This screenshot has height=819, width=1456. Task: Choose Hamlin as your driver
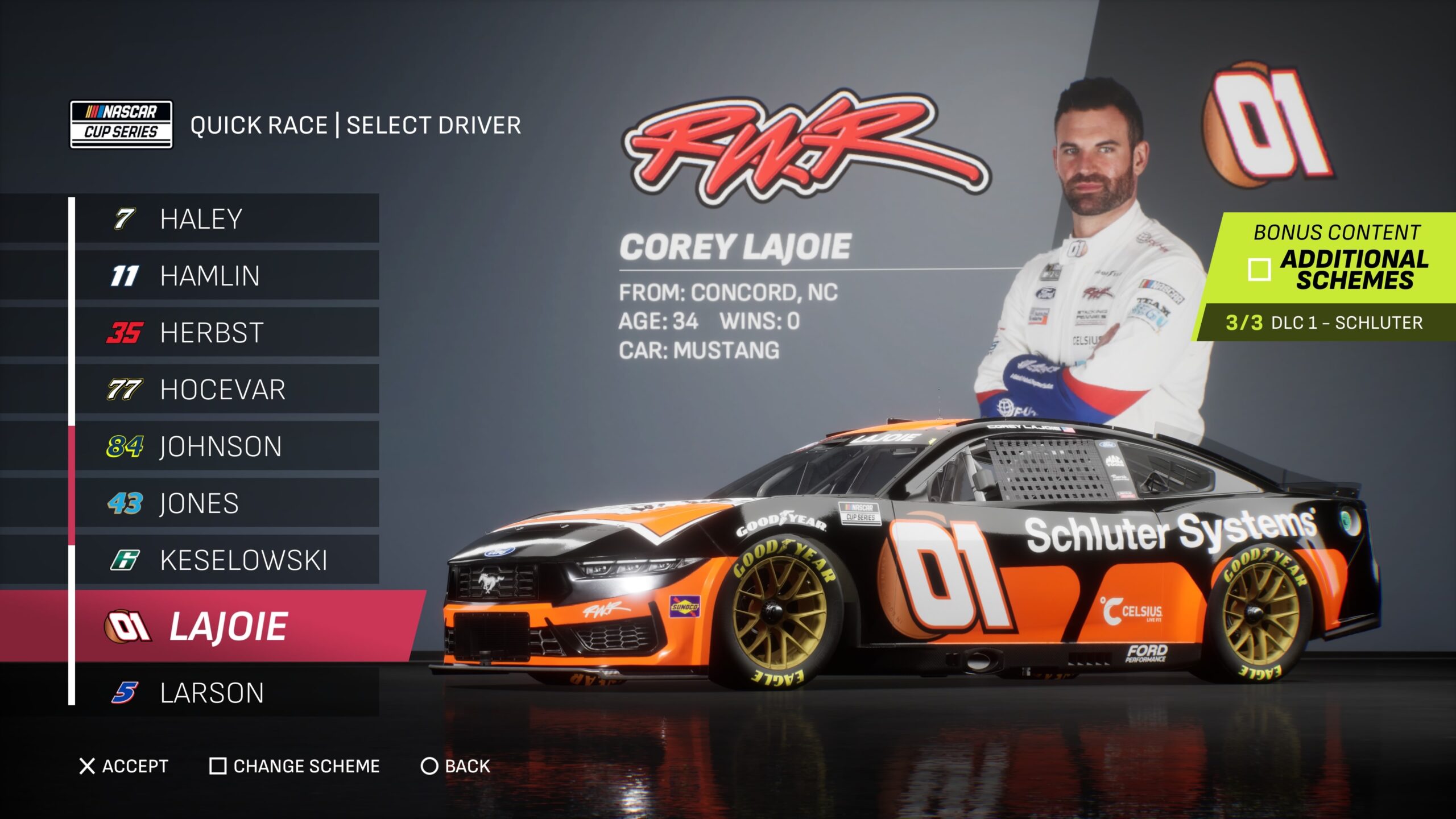[x=226, y=276]
